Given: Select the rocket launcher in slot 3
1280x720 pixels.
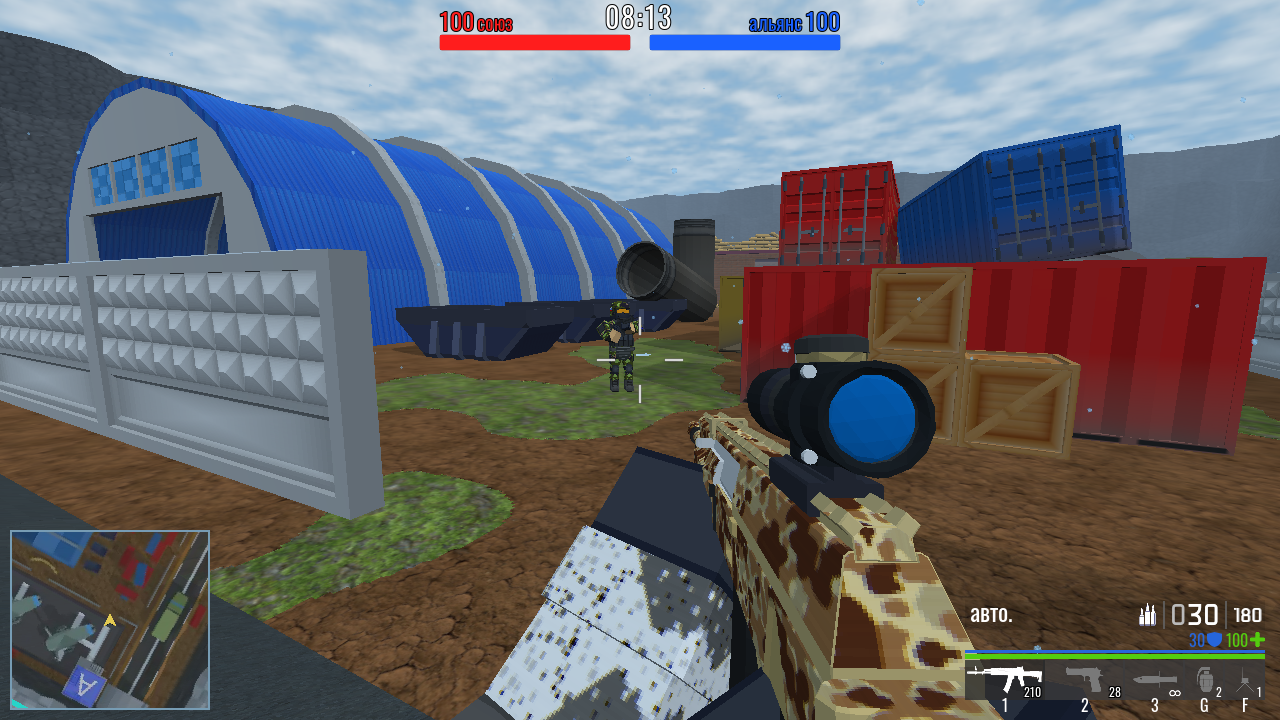Looking at the screenshot, I should point(1155,679).
